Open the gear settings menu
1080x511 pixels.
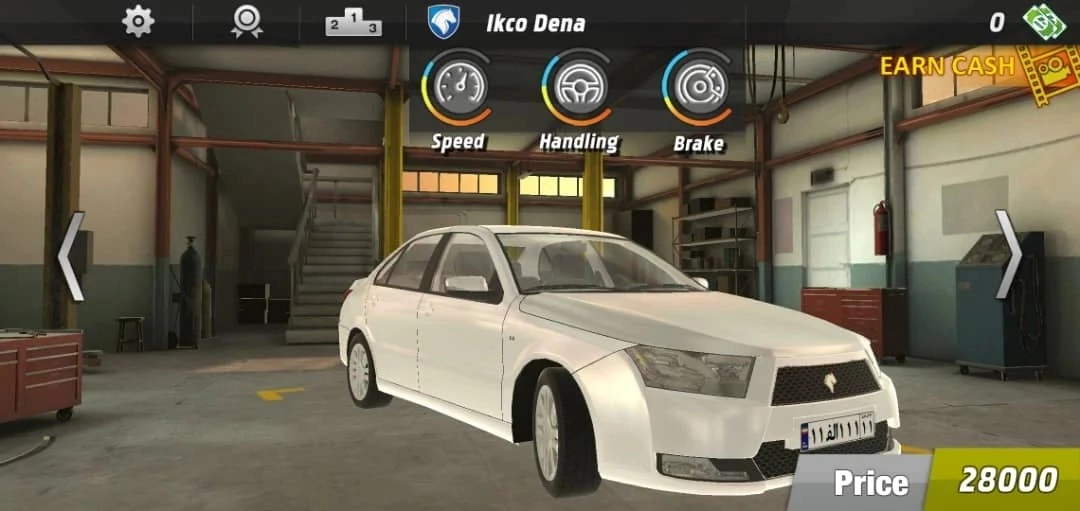(x=138, y=21)
